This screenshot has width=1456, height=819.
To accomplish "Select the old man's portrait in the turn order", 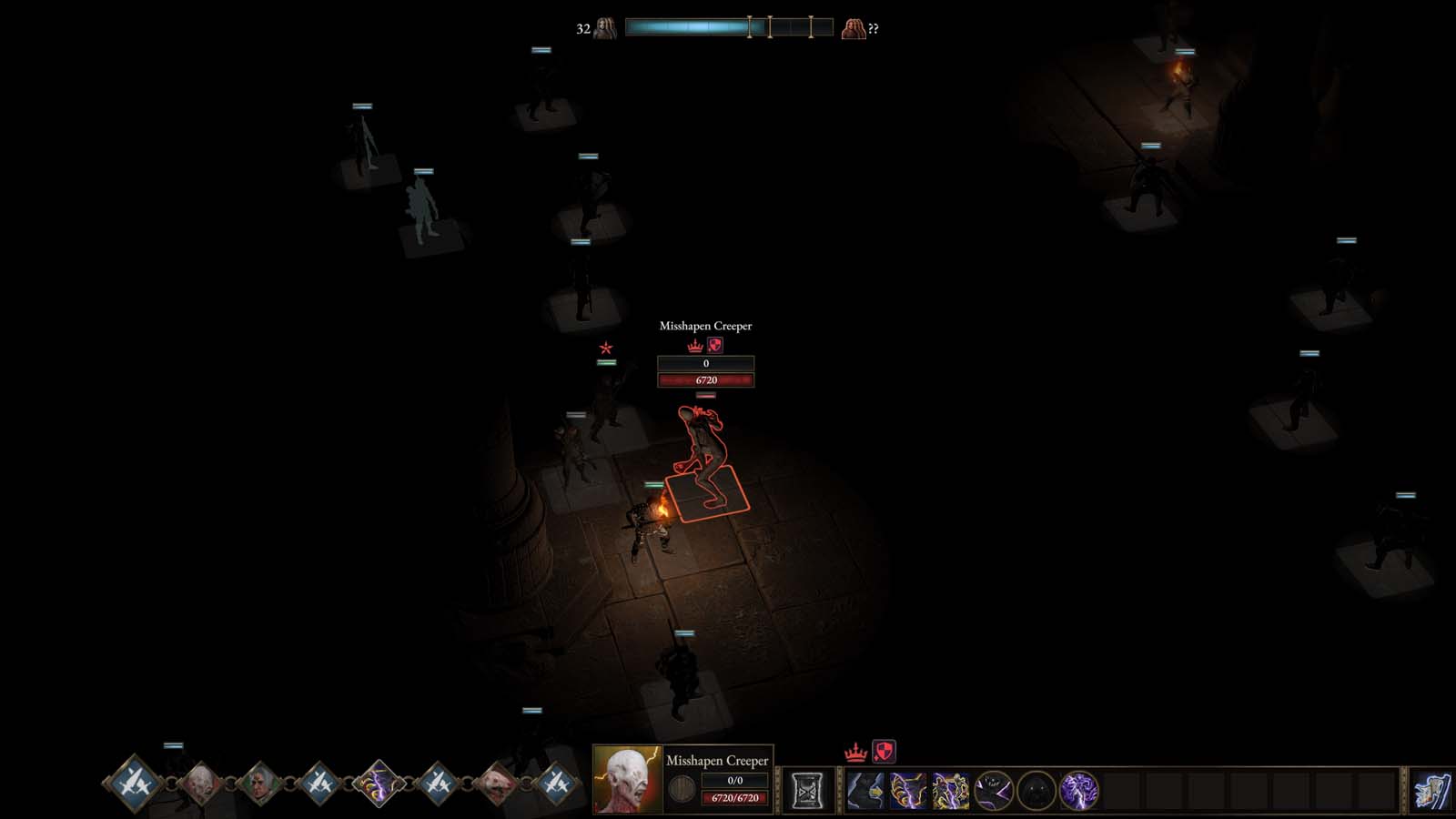I will tap(258, 780).
